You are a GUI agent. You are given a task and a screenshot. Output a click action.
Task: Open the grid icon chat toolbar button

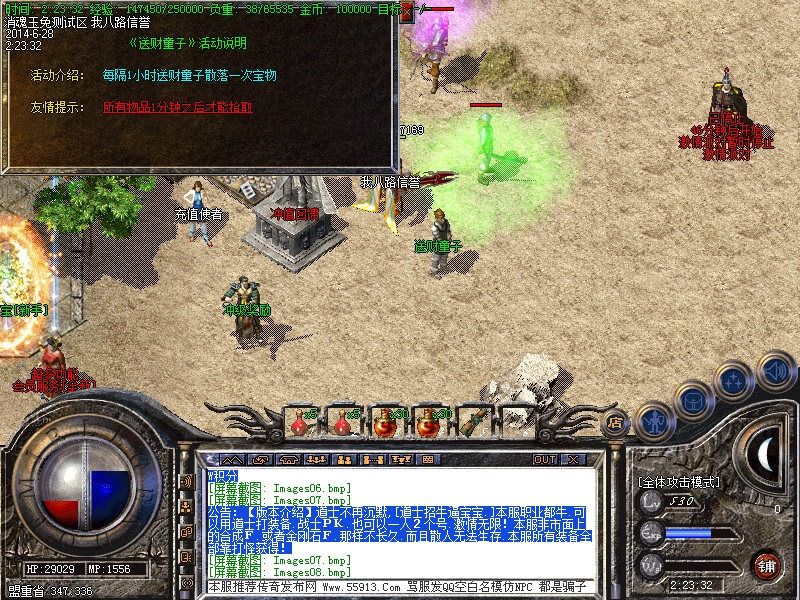428,459
